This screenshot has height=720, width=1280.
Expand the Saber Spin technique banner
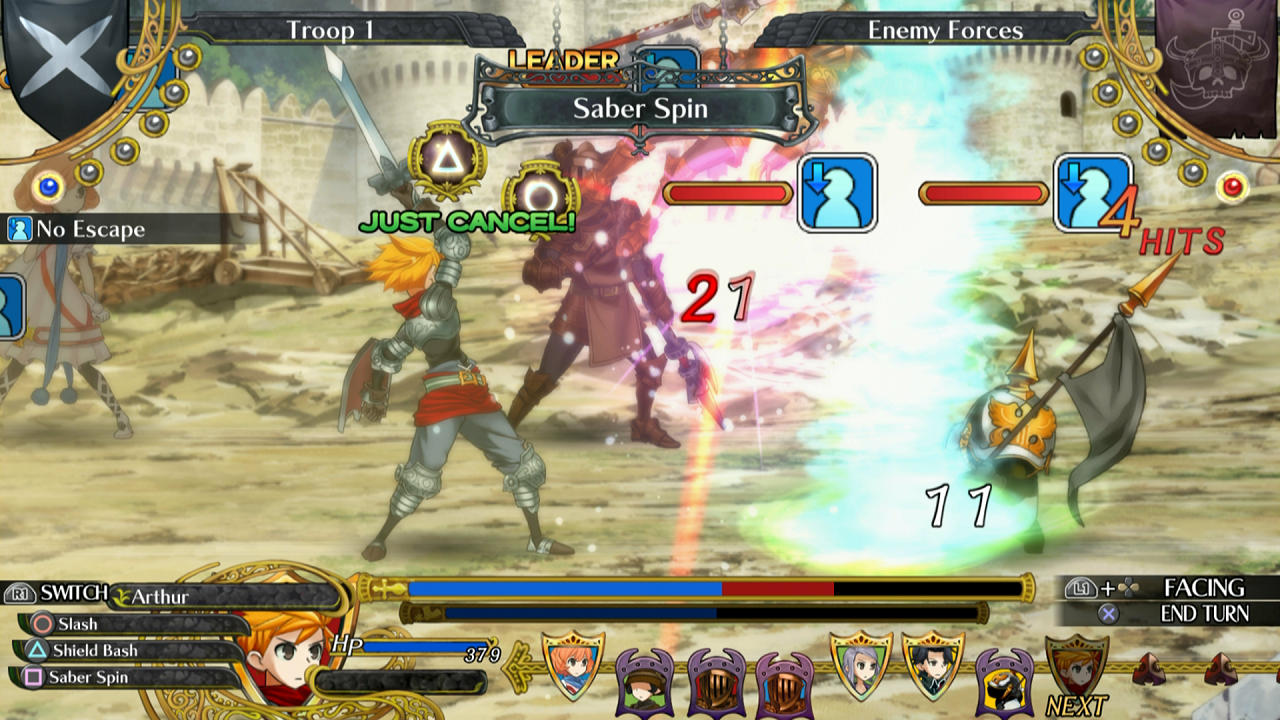point(639,110)
